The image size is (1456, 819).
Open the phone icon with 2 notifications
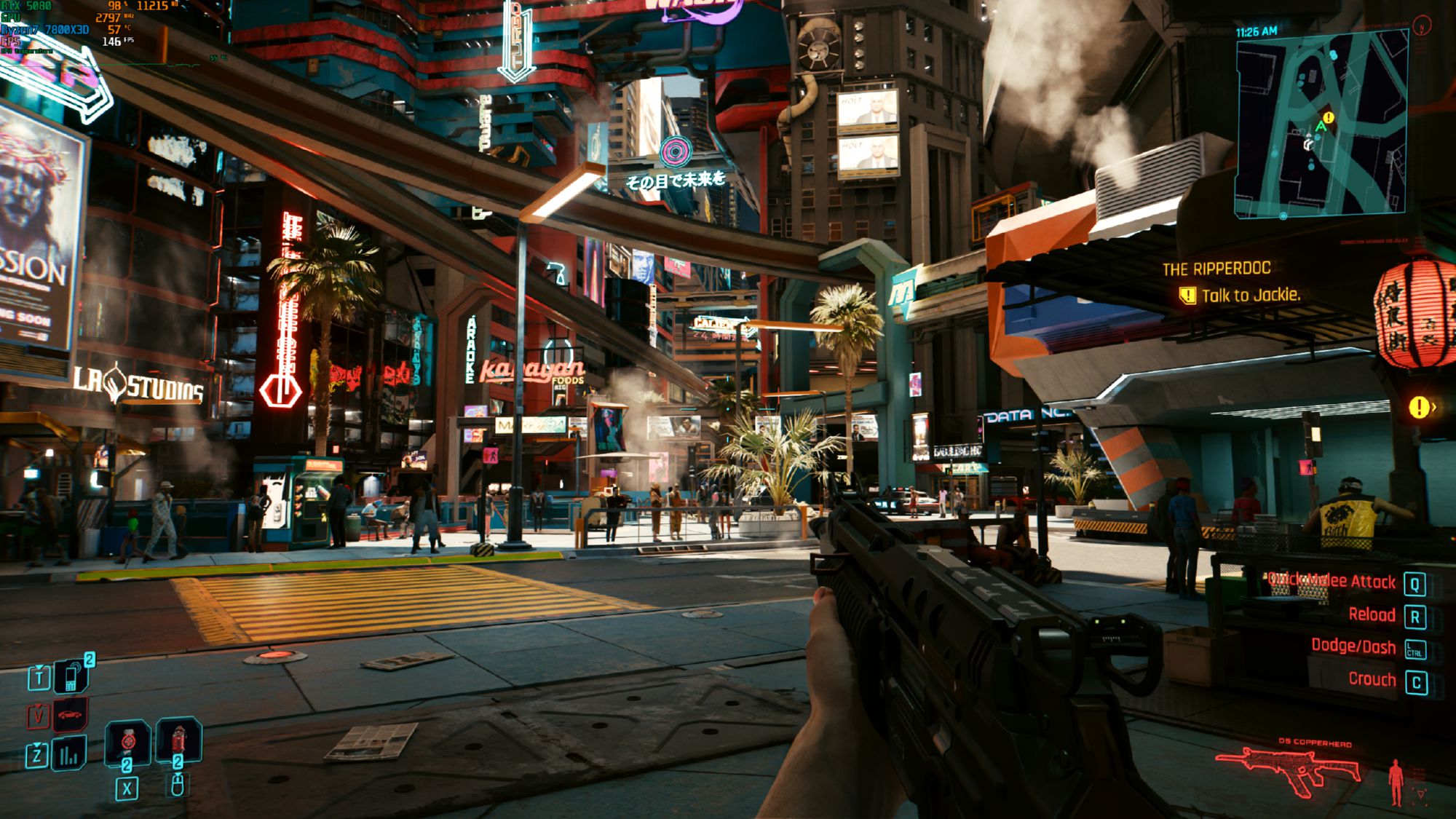(x=72, y=676)
